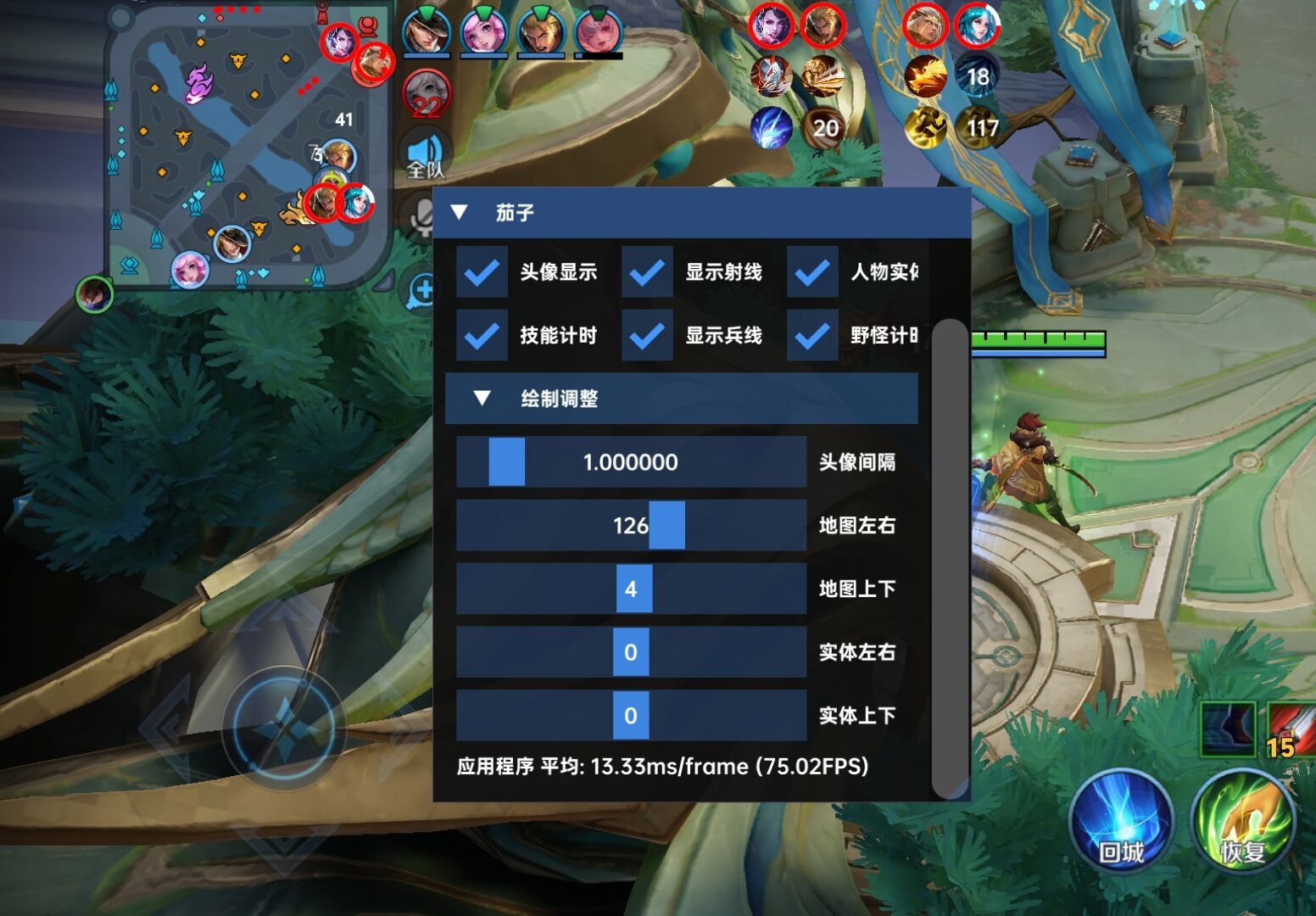The height and width of the screenshot is (916, 1316).
Task: Activate the 回城 recall ability
Action: (x=1121, y=821)
